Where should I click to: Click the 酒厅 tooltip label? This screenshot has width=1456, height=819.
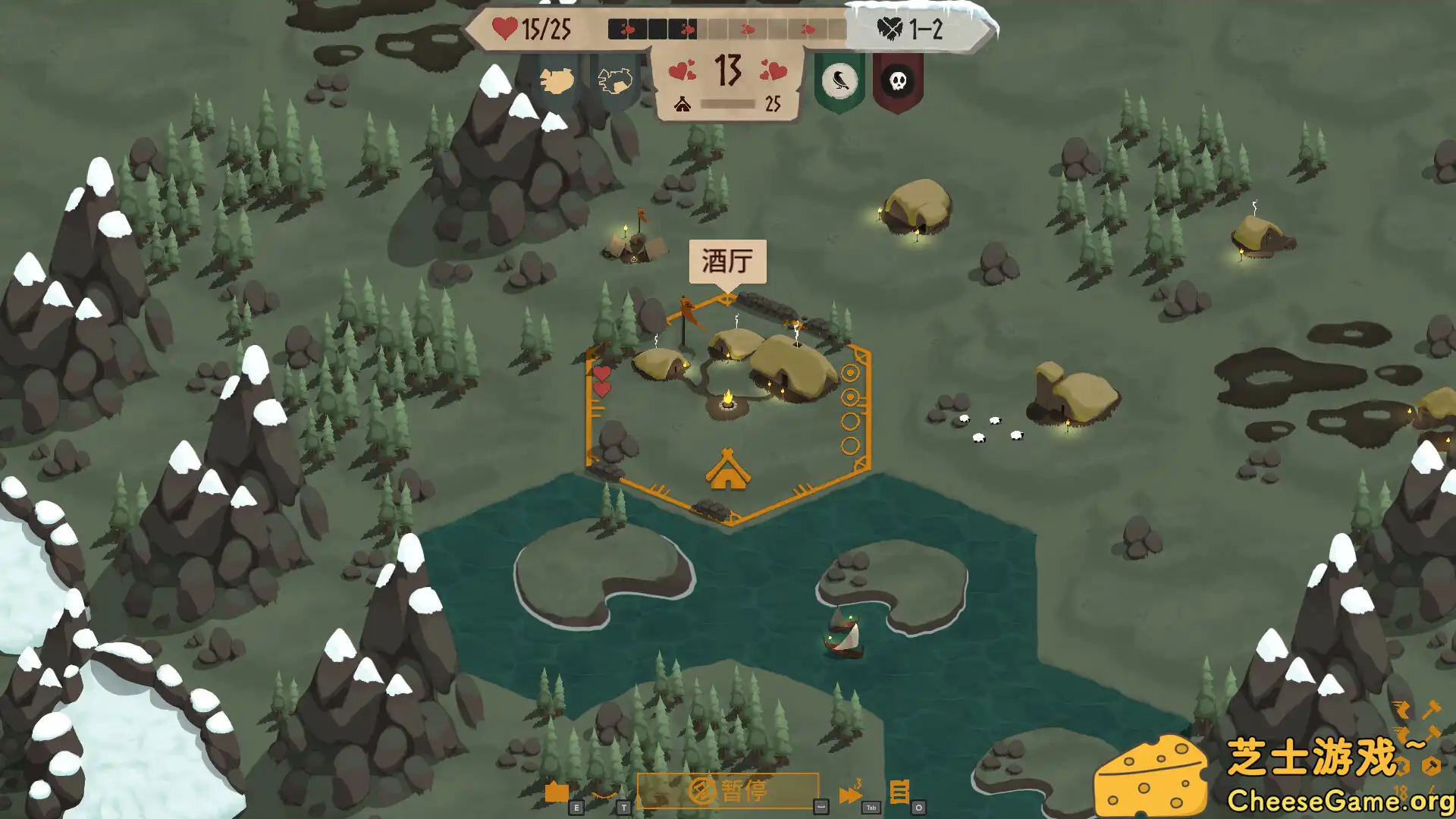point(728,260)
